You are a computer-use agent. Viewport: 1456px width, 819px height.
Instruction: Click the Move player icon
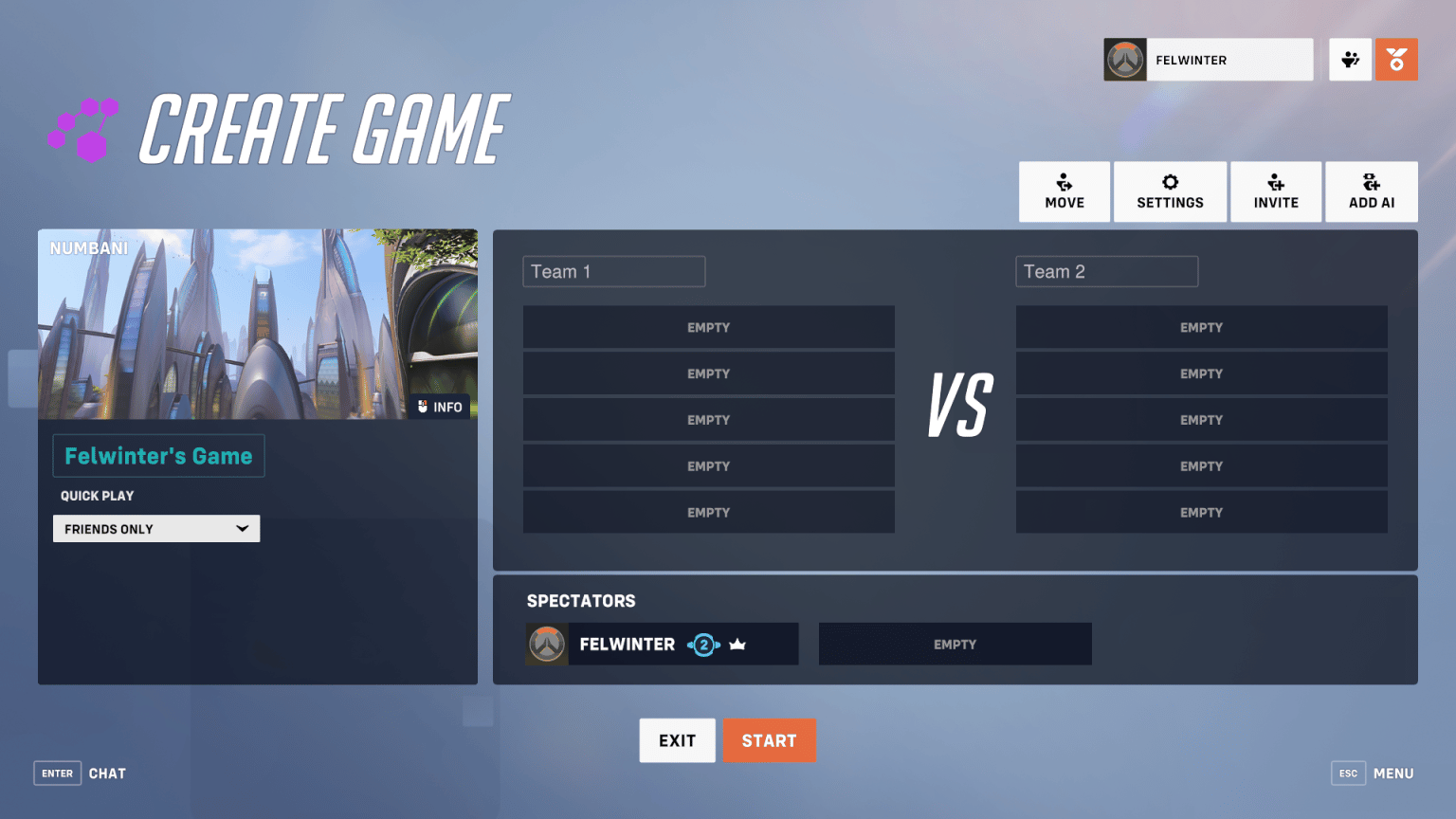click(1064, 191)
